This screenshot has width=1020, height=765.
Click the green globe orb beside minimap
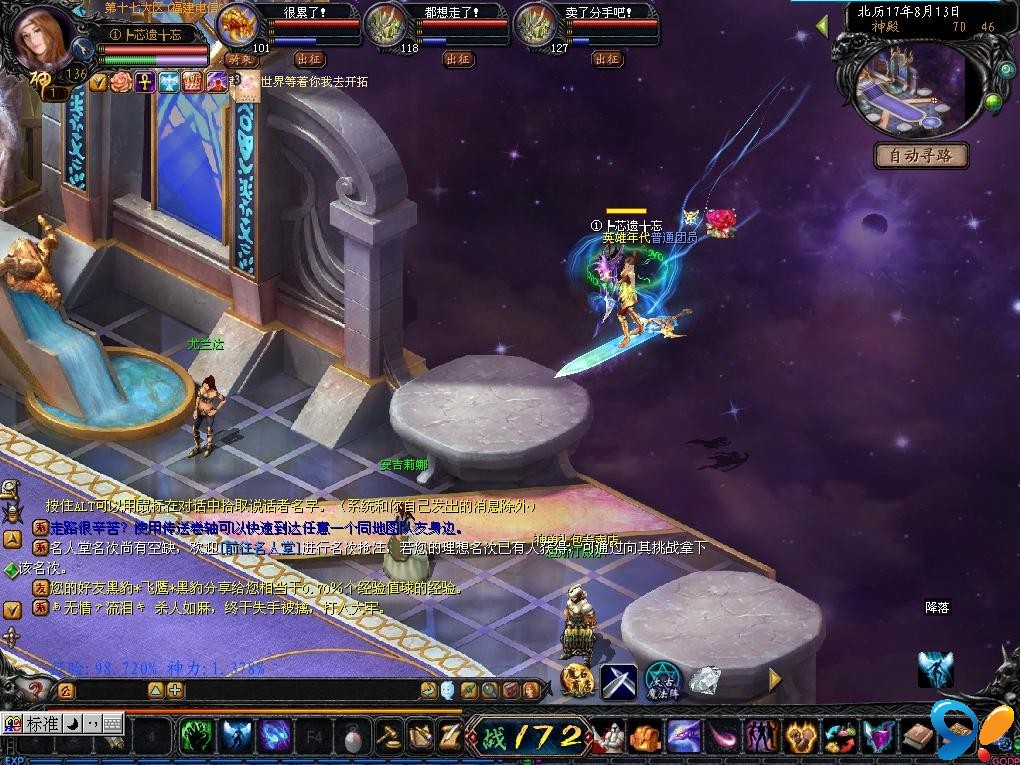(x=992, y=100)
